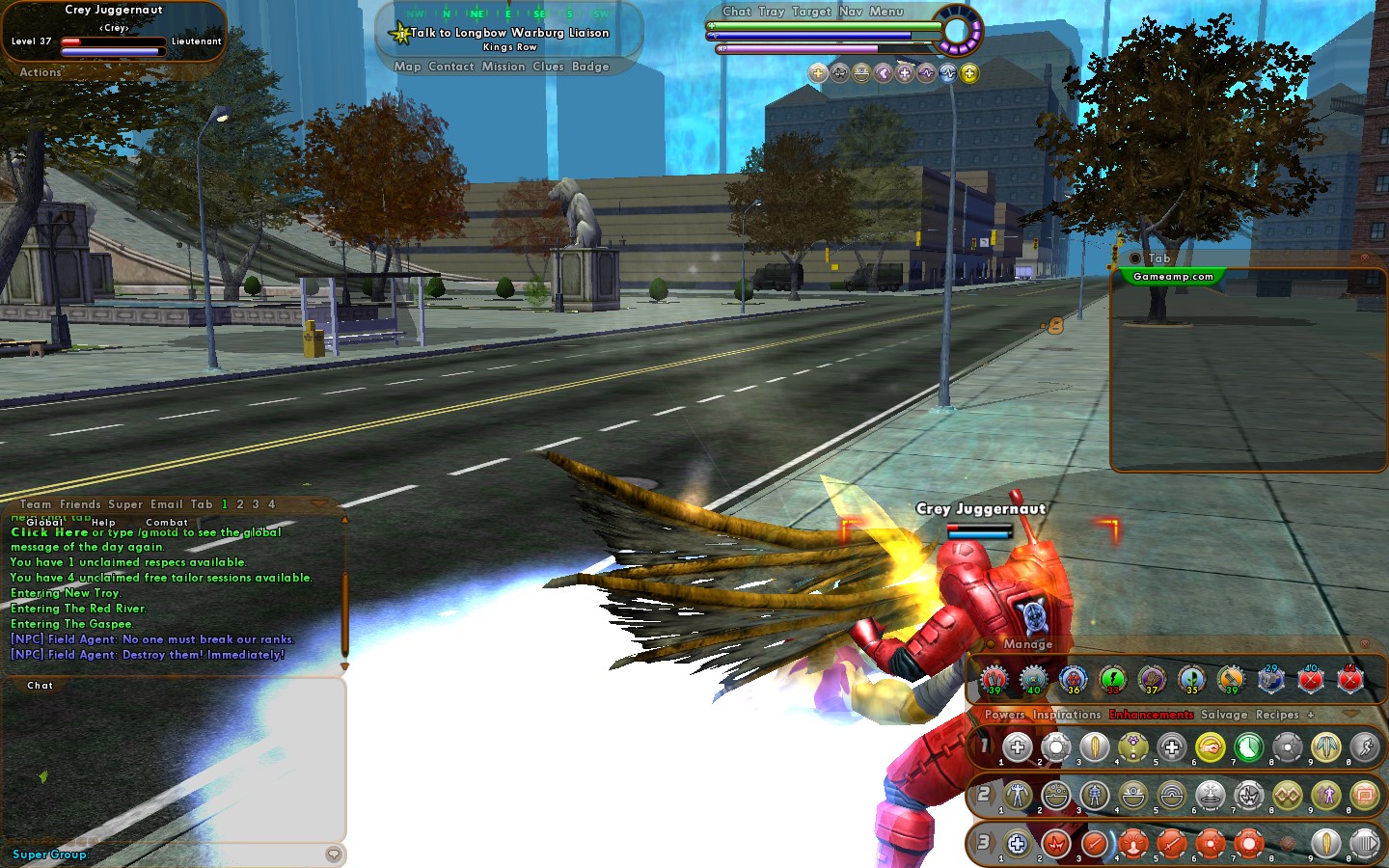This screenshot has height=868, width=1389.
Task: Open the Friends list from the chat header
Action: [79, 503]
